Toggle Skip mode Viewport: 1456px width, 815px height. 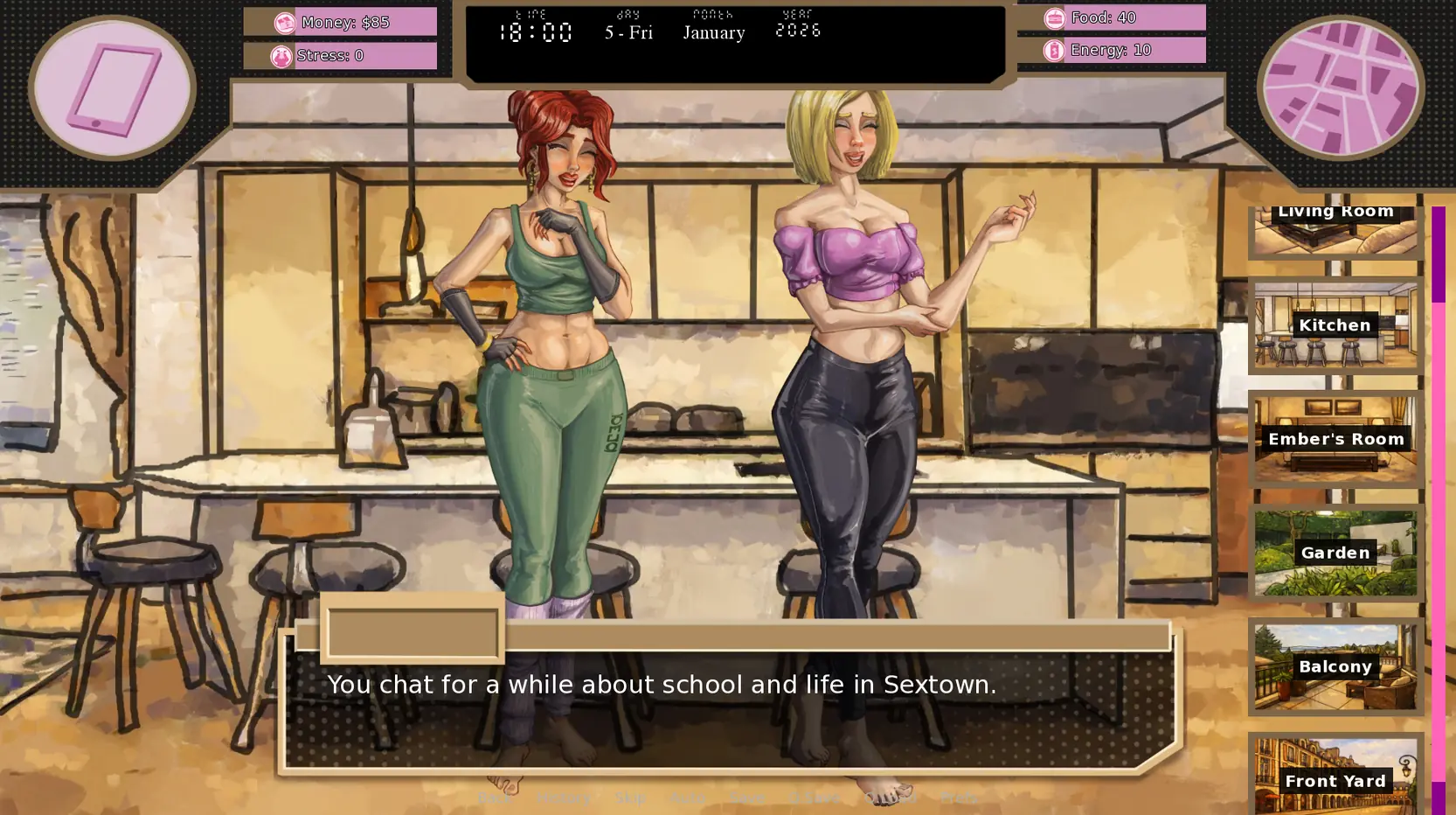631,798
